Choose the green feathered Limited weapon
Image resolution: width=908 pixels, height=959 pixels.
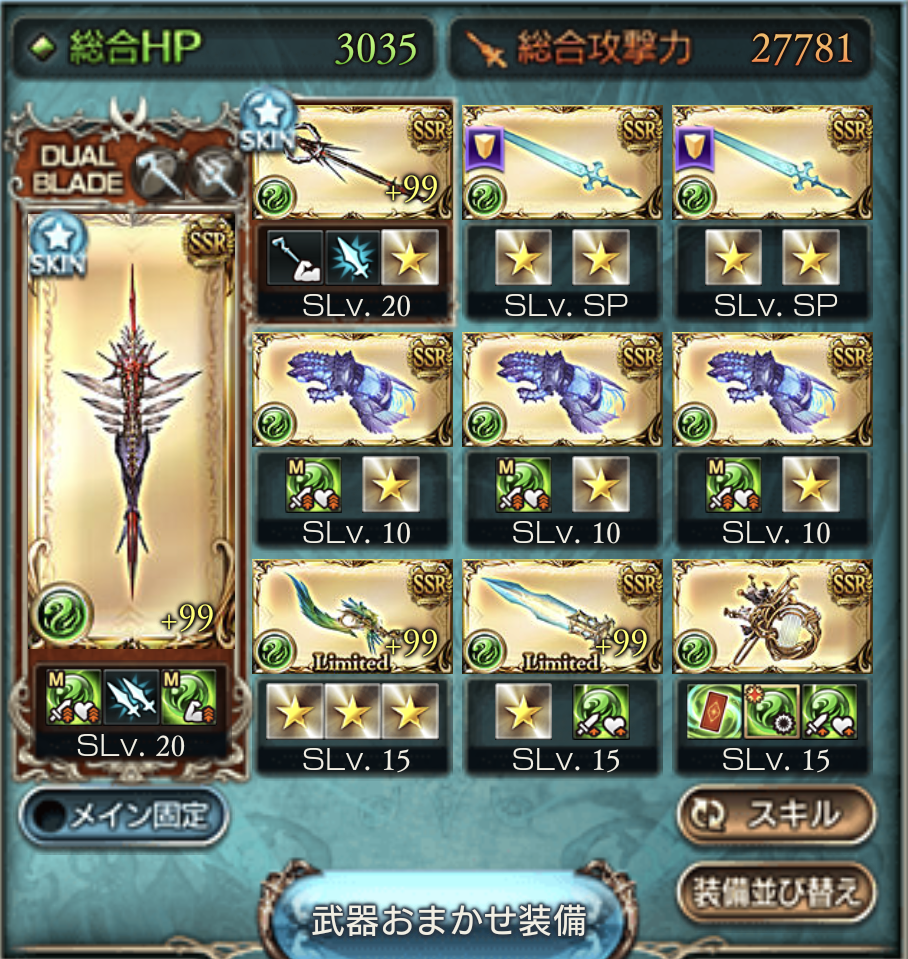coord(352,615)
